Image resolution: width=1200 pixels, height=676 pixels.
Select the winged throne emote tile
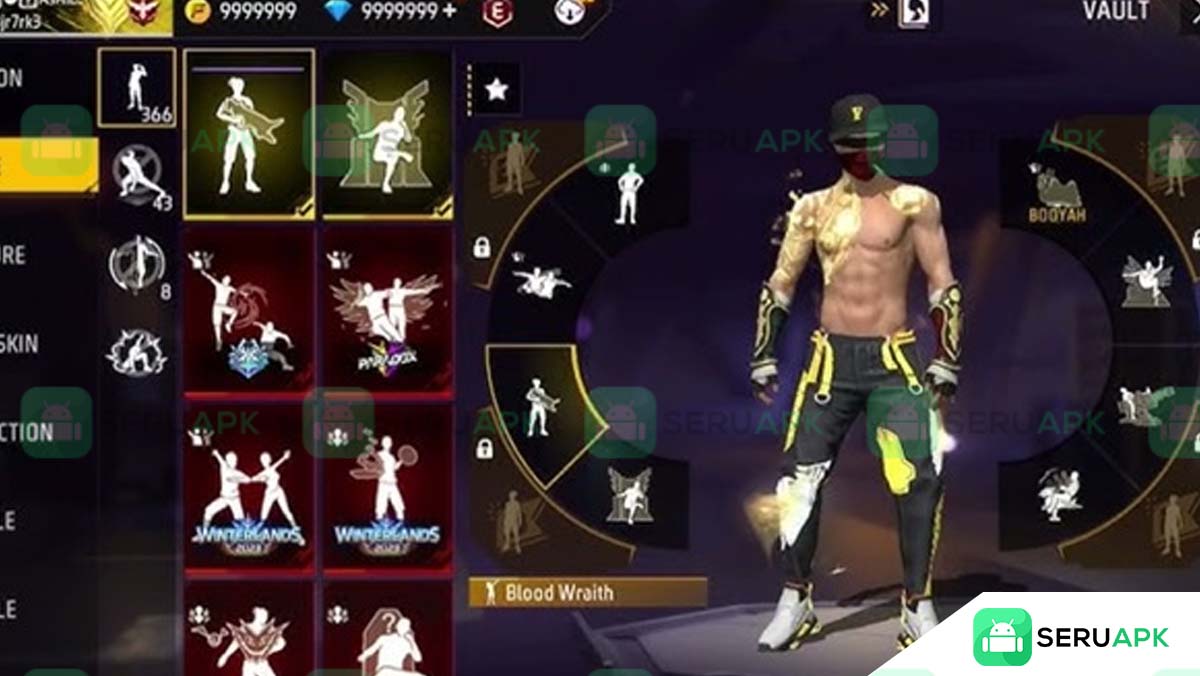(x=387, y=133)
